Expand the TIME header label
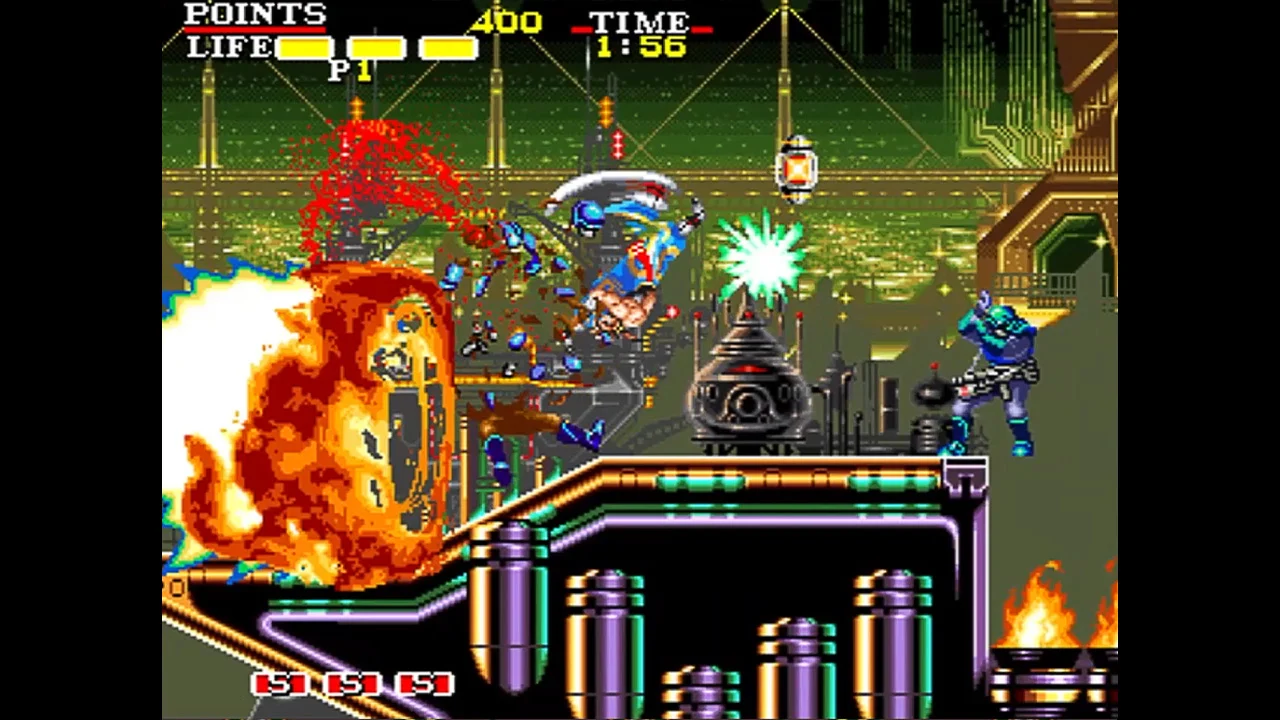The height and width of the screenshot is (720, 1280). [640, 20]
